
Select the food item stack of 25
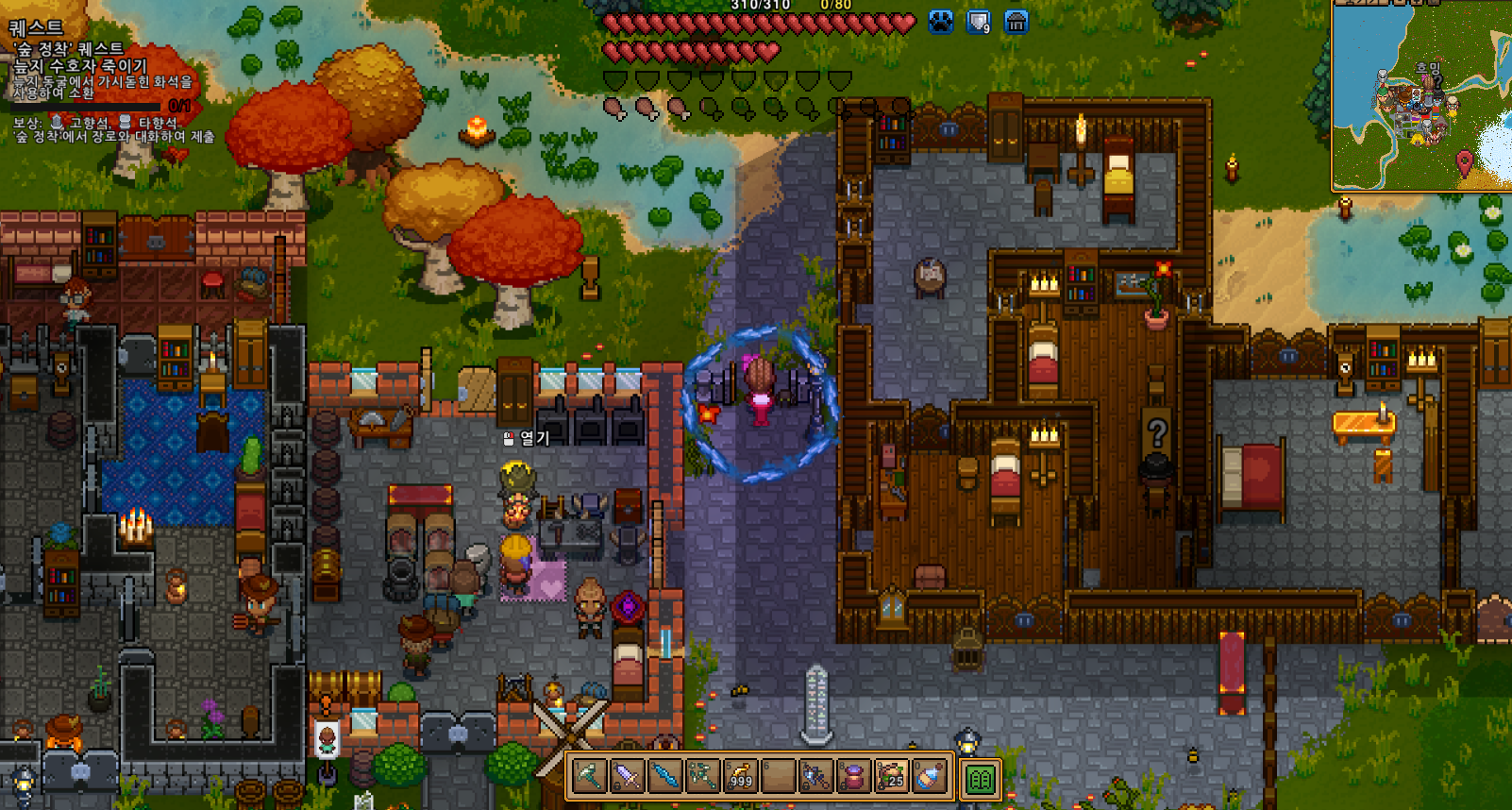891,776
